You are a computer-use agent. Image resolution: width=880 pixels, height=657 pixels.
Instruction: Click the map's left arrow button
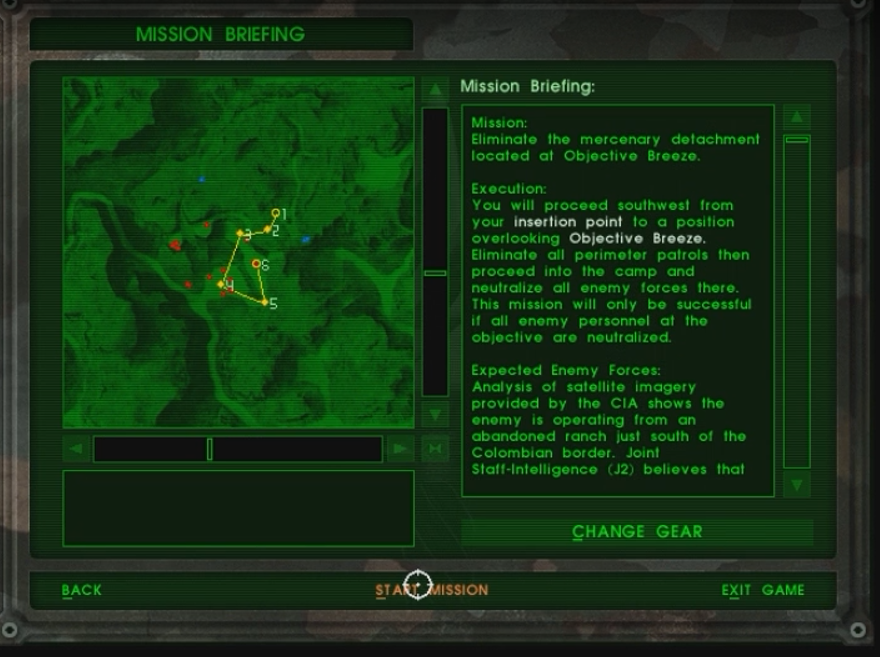tap(76, 449)
